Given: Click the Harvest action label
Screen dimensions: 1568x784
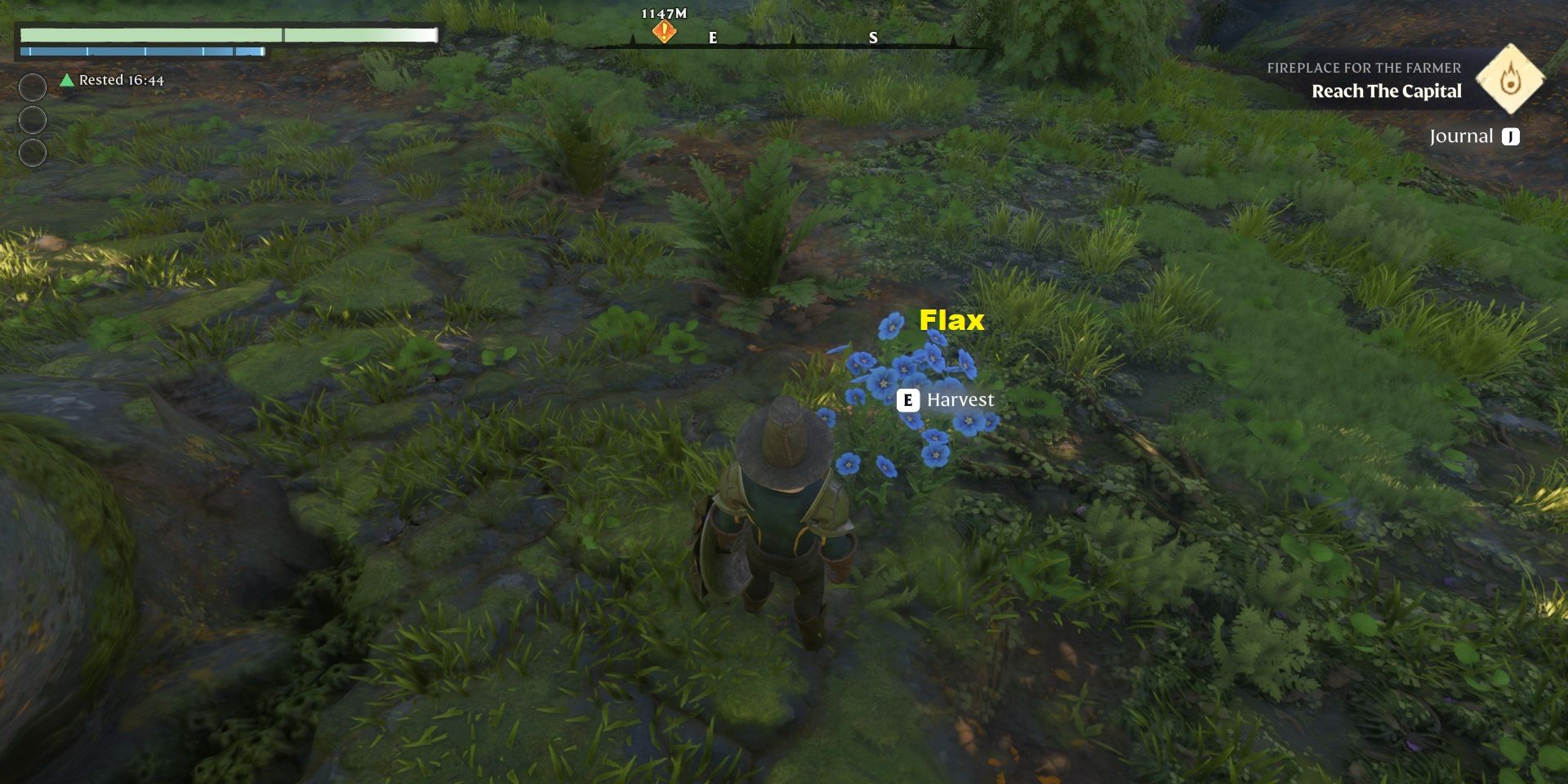Looking at the screenshot, I should point(962,399).
